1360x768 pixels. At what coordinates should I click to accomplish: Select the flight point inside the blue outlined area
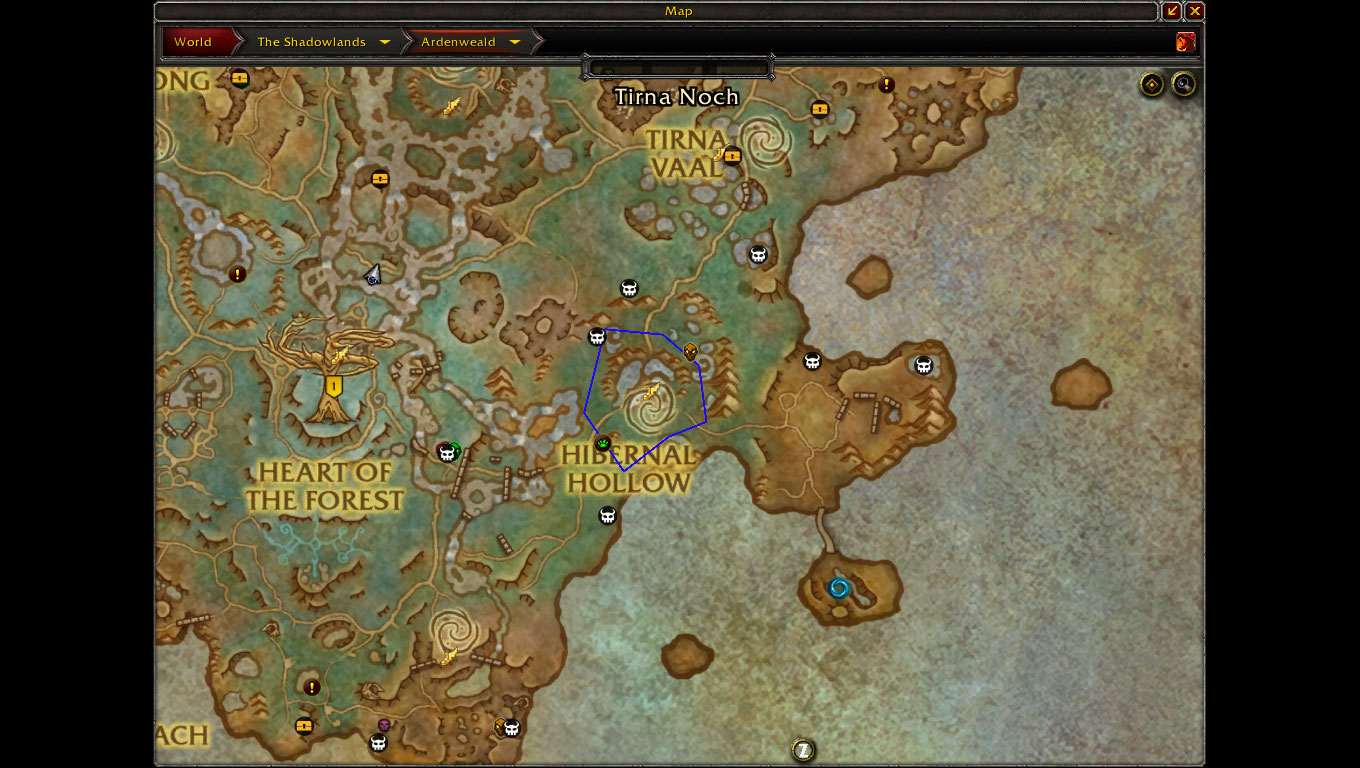click(x=652, y=391)
